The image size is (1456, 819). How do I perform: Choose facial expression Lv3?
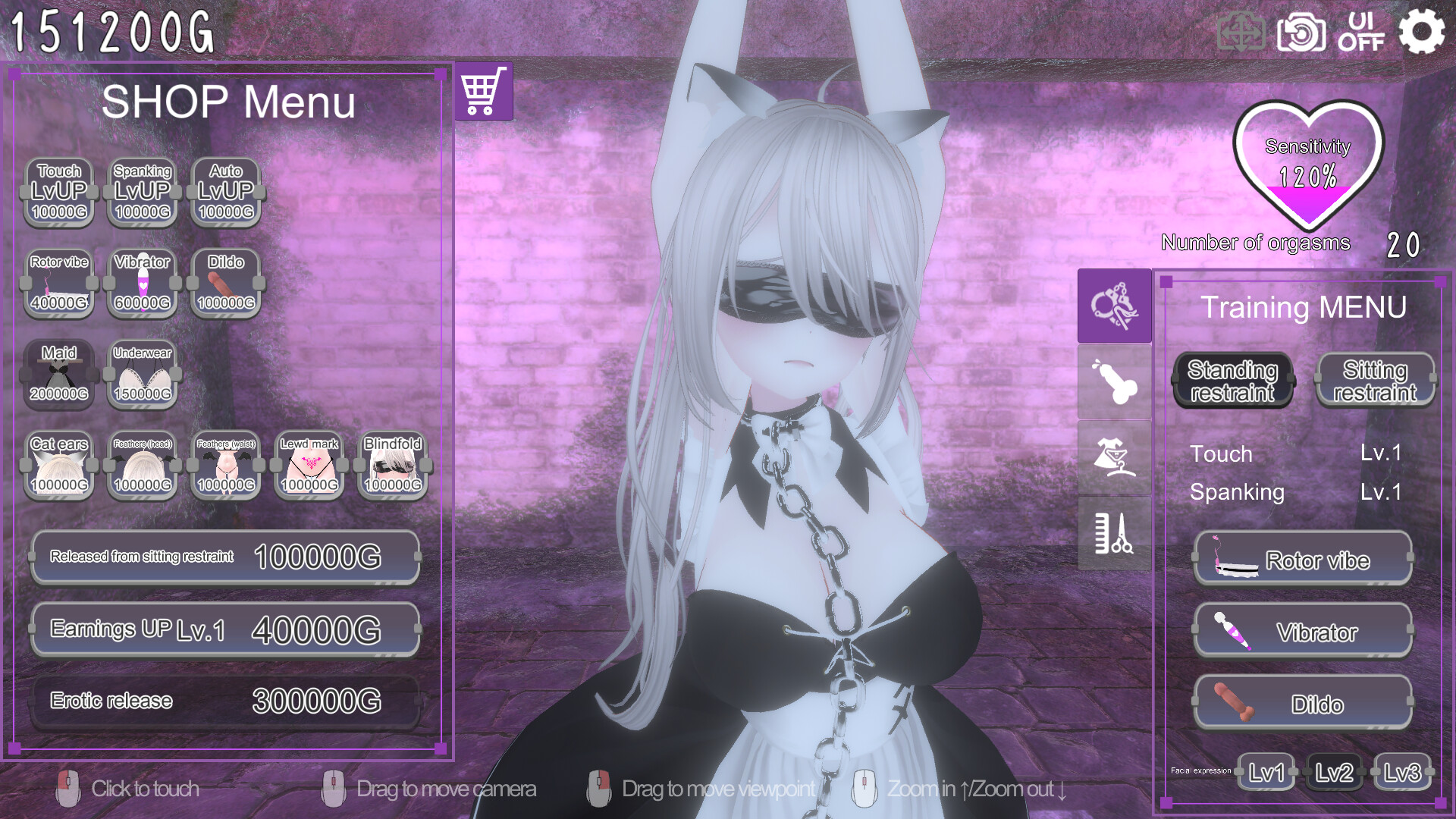click(x=1402, y=773)
